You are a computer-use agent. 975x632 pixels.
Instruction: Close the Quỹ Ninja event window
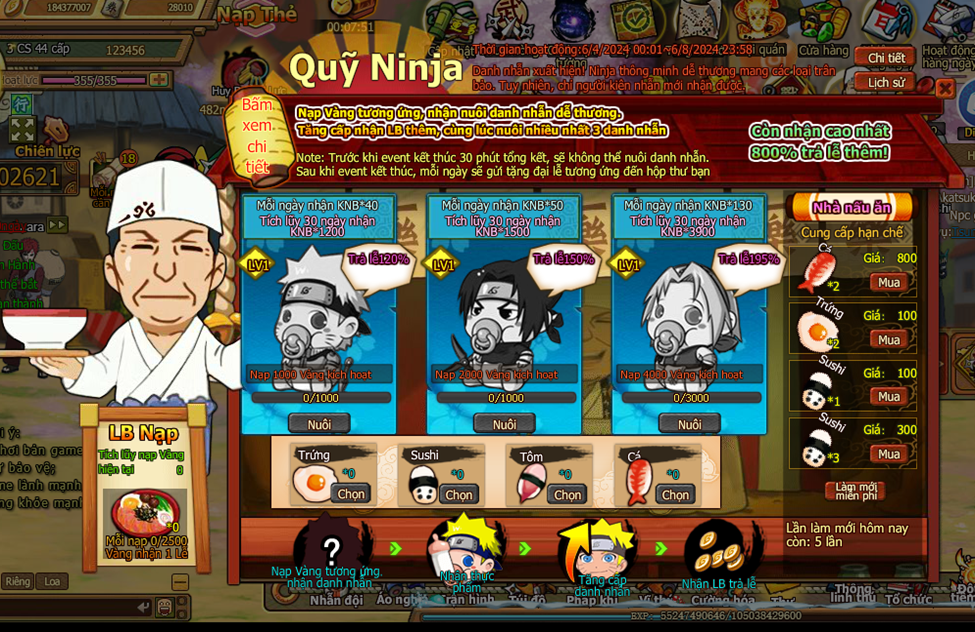tap(945, 88)
